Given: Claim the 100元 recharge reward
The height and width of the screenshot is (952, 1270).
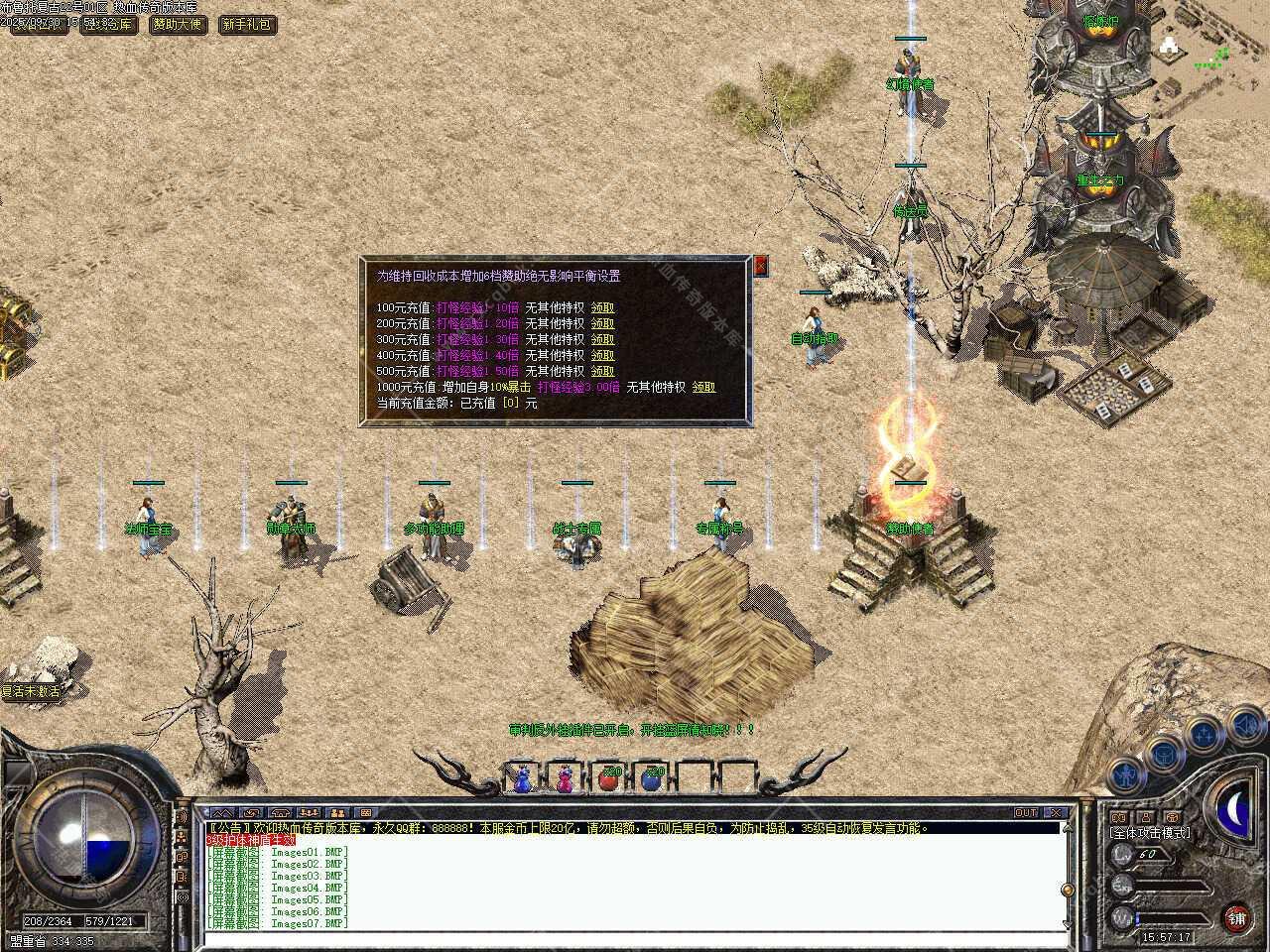Looking at the screenshot, I should coord(602,307).
